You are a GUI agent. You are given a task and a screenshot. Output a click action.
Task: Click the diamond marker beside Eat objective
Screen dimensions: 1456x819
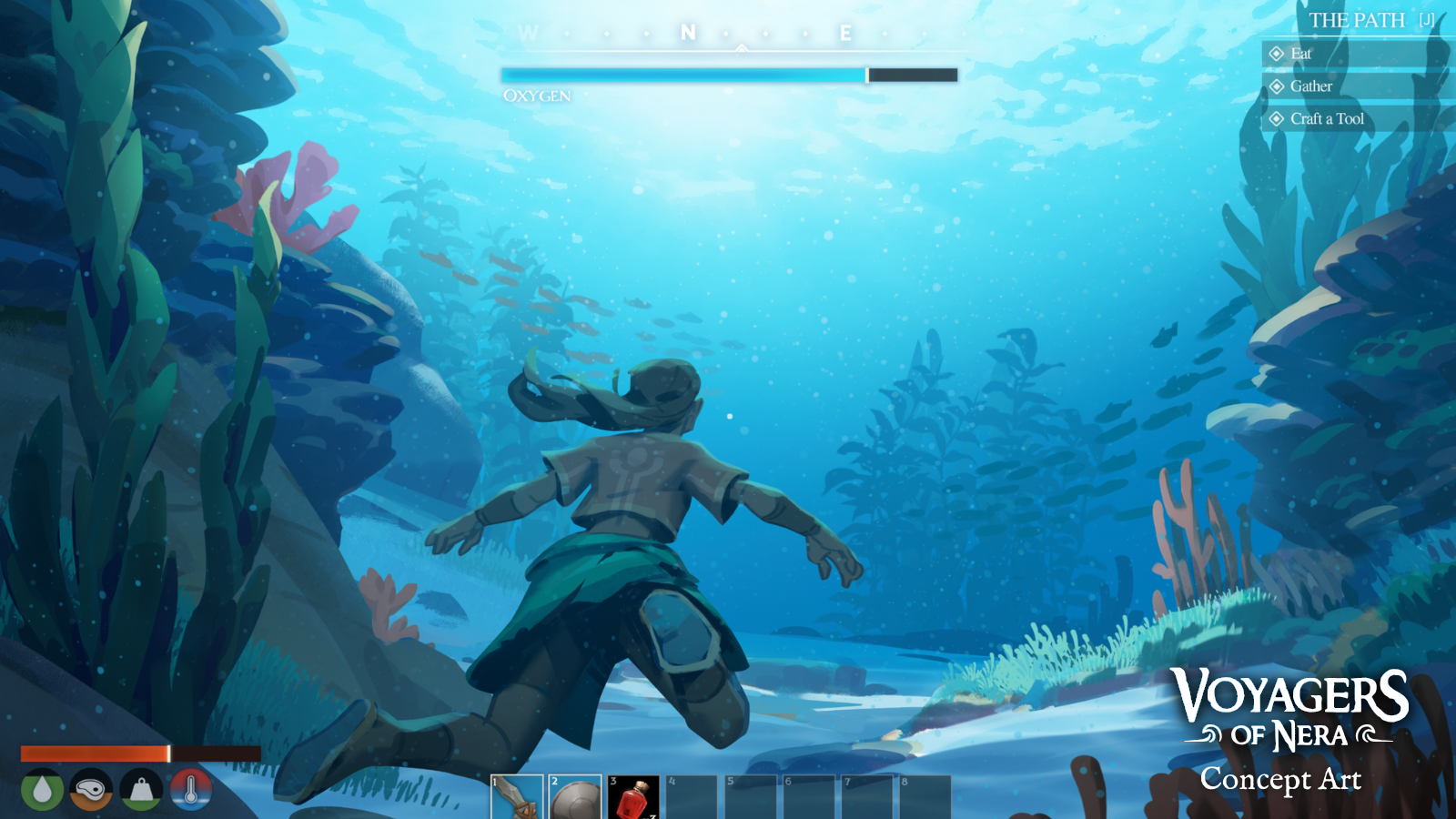click(x=1279, y=54)
